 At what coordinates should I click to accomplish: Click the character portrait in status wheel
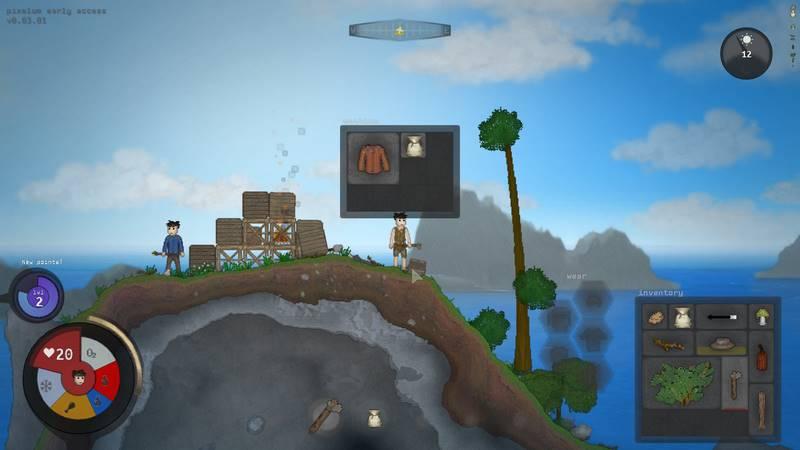78,378
